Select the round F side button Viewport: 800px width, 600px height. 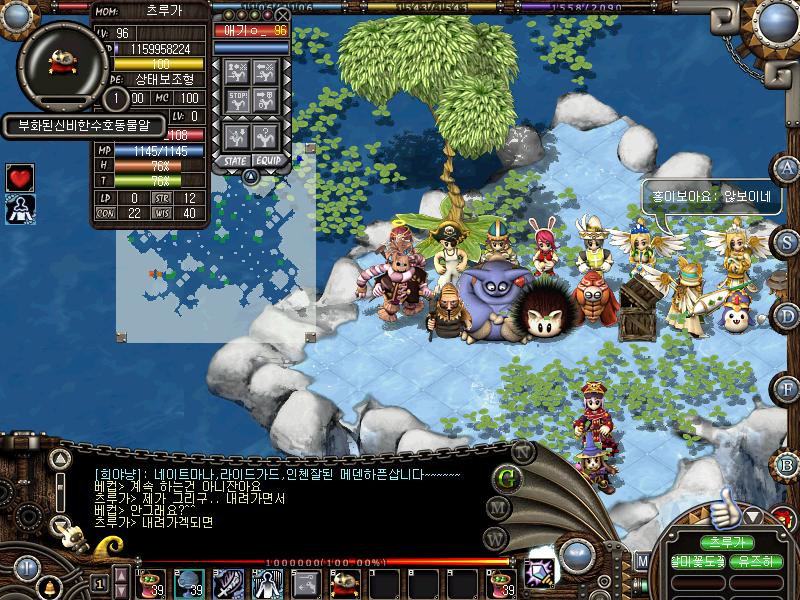coord(788,389)
